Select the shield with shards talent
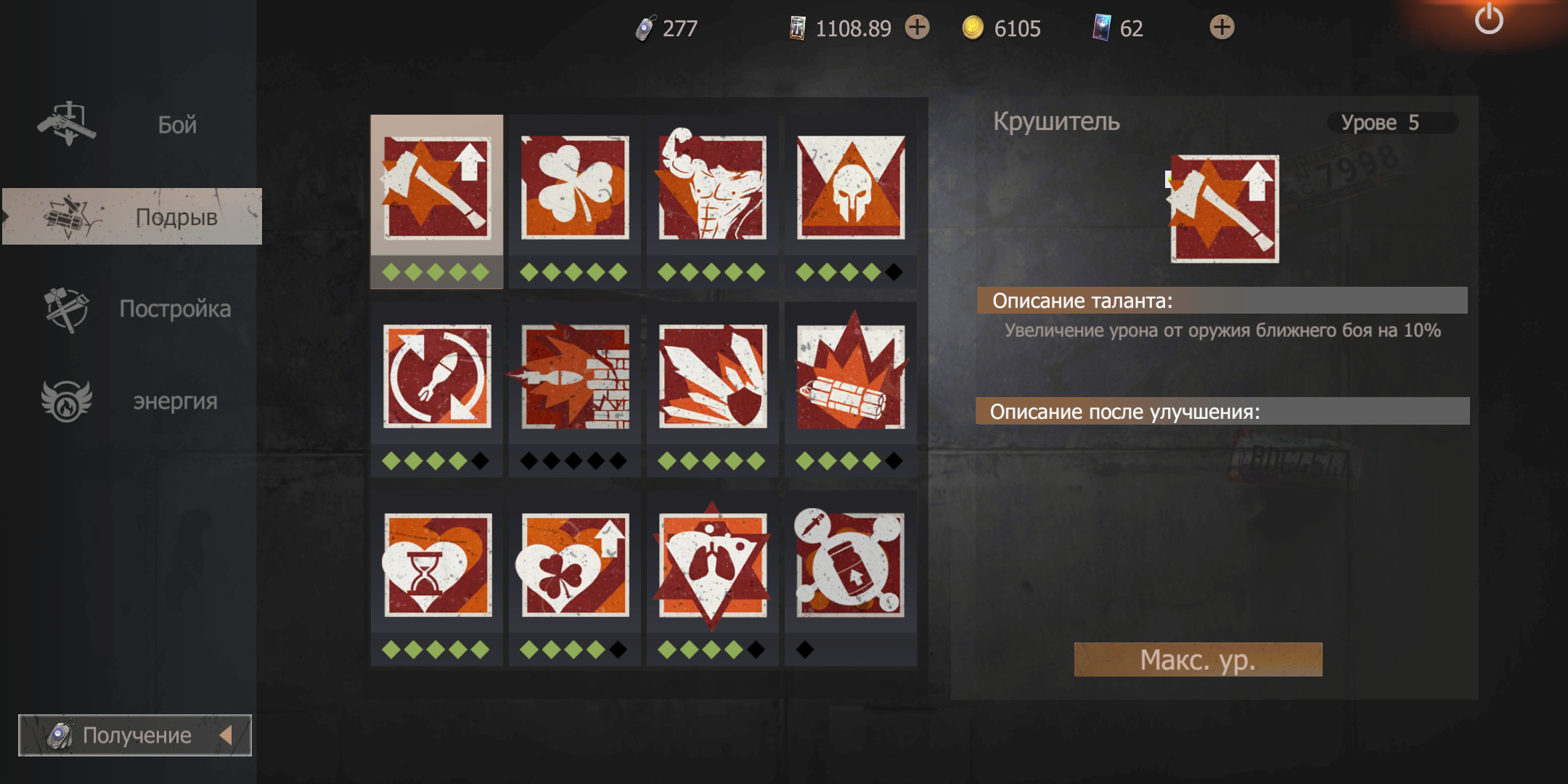Screen dimensions: 1568x784 click(713, 376)
